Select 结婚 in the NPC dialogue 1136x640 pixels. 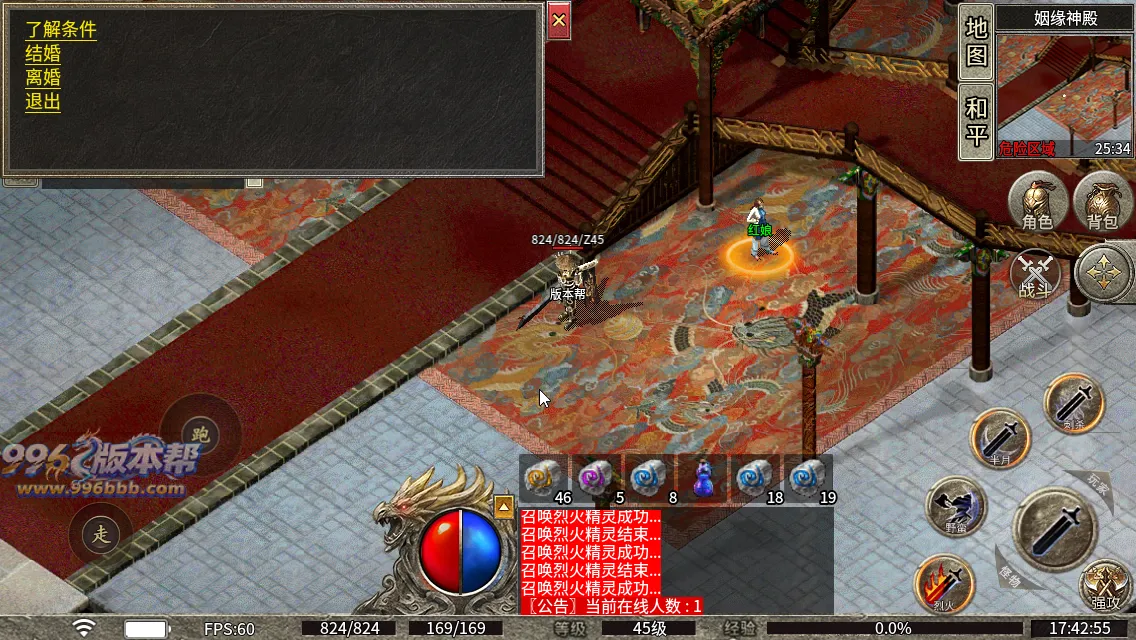(x=43, y=54)
